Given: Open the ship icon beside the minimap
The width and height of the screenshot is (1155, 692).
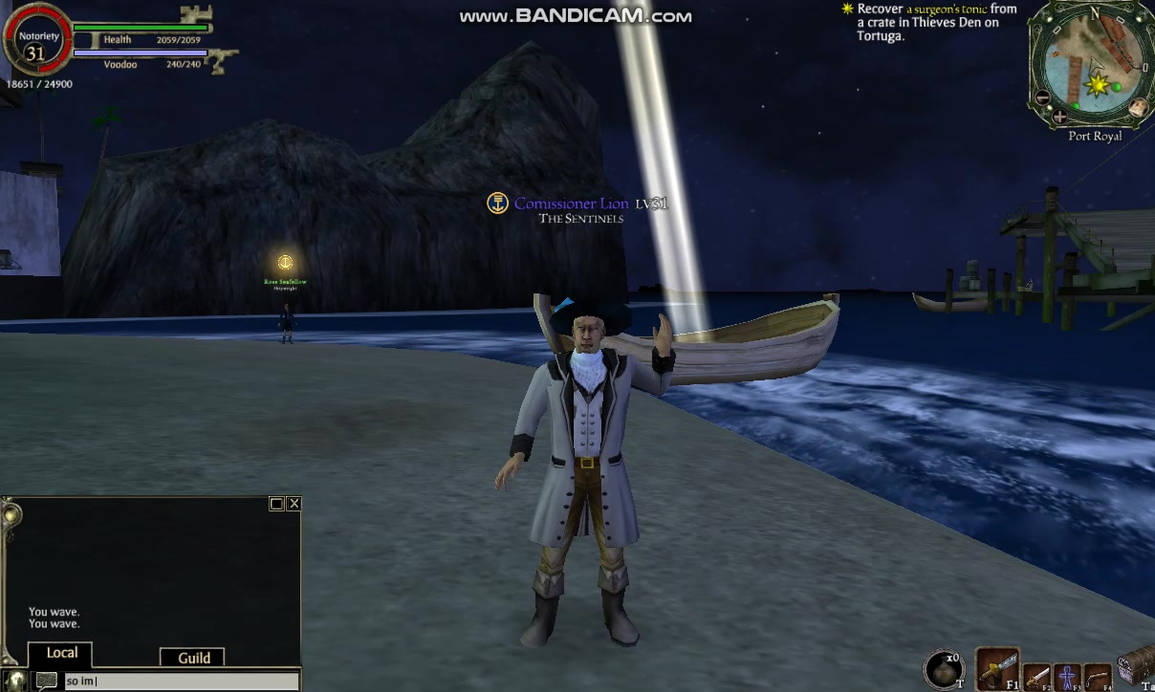Looking at the screenshot, I should (1138, 106).
